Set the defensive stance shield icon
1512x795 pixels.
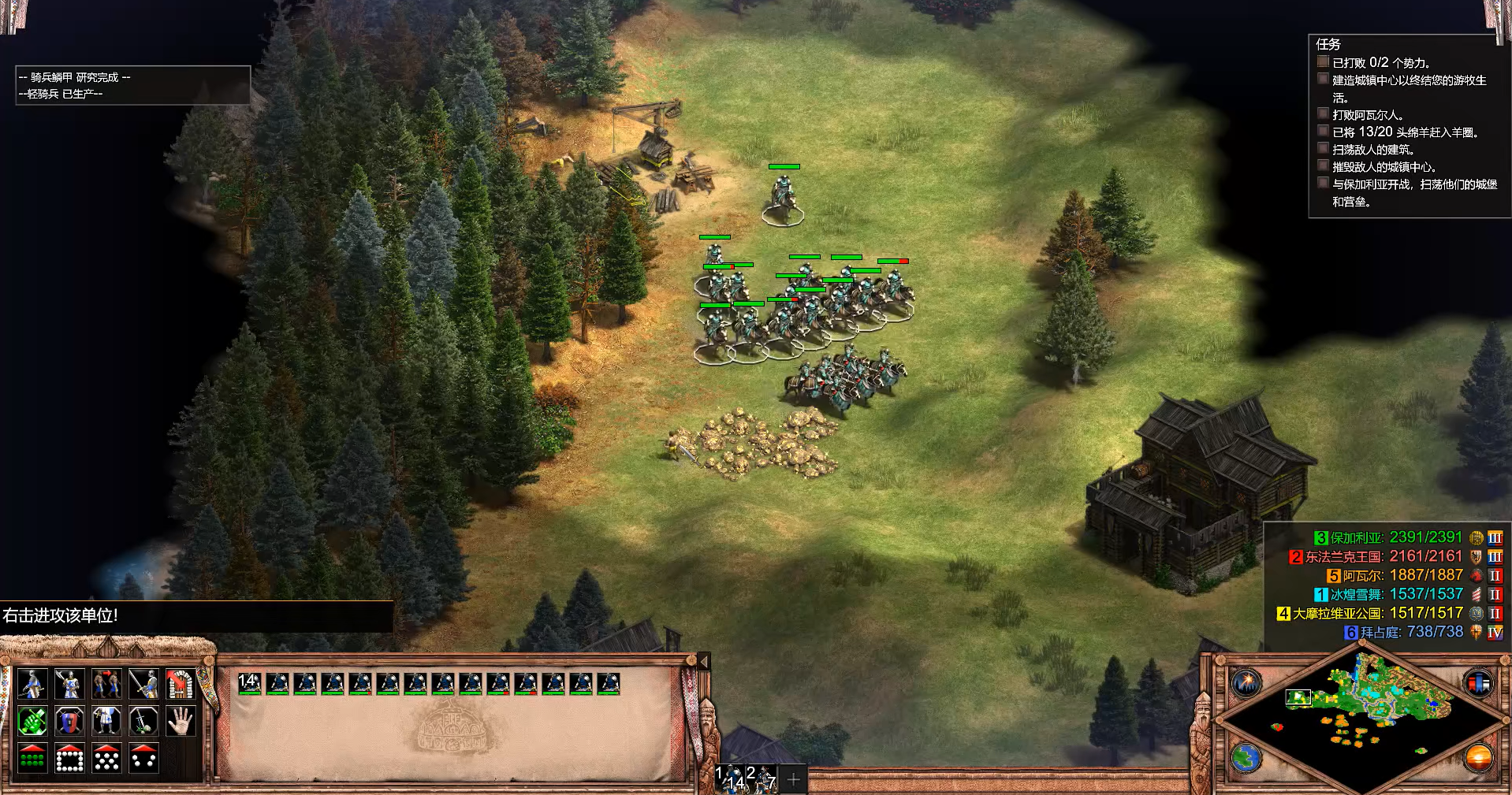click(69, 721)
